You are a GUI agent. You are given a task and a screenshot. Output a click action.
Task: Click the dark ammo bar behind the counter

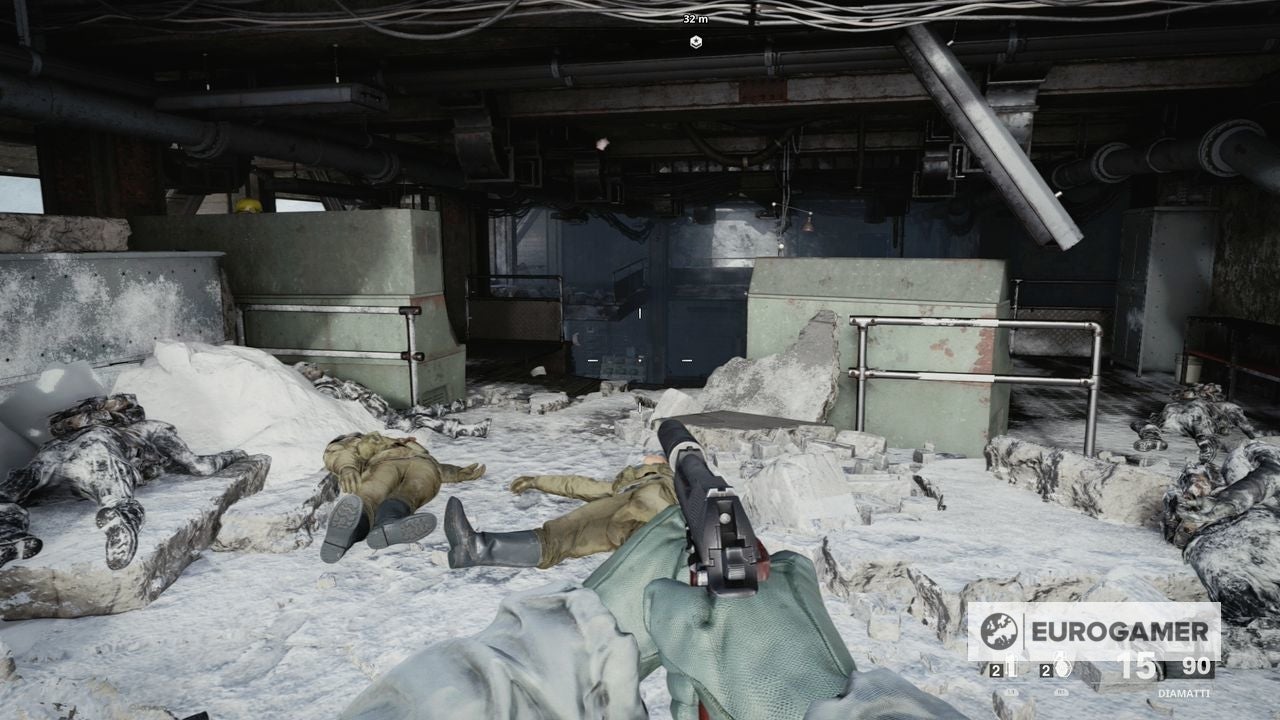coord(1170,672)
